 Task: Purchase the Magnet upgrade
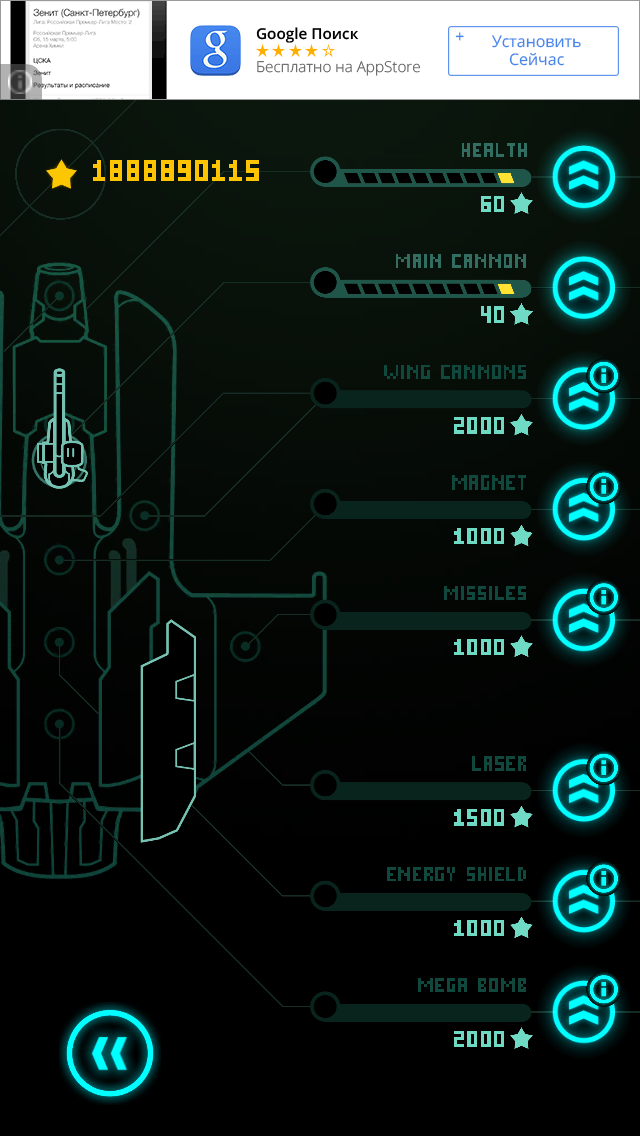582,510
